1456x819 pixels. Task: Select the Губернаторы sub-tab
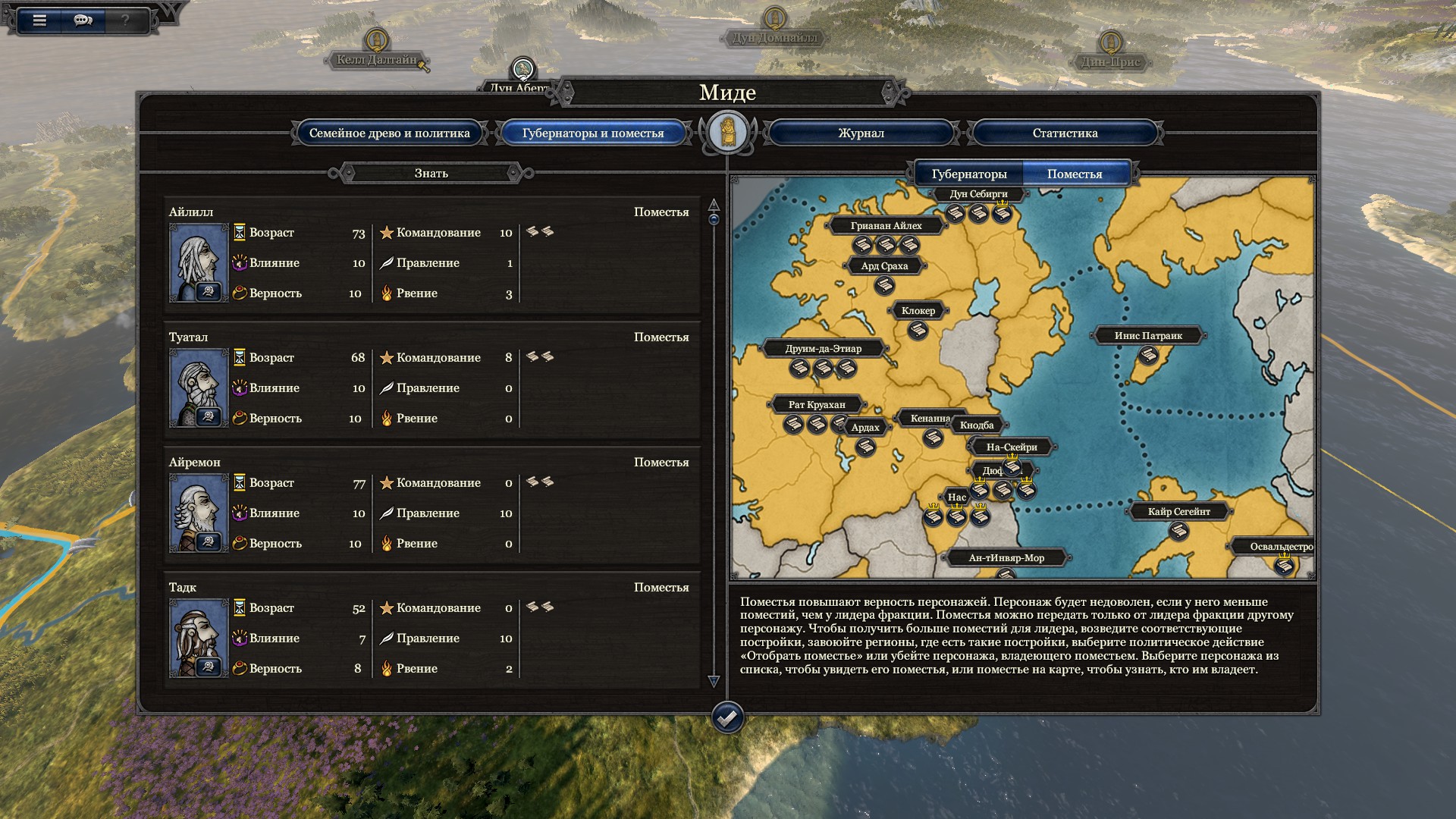coord(968,174)
